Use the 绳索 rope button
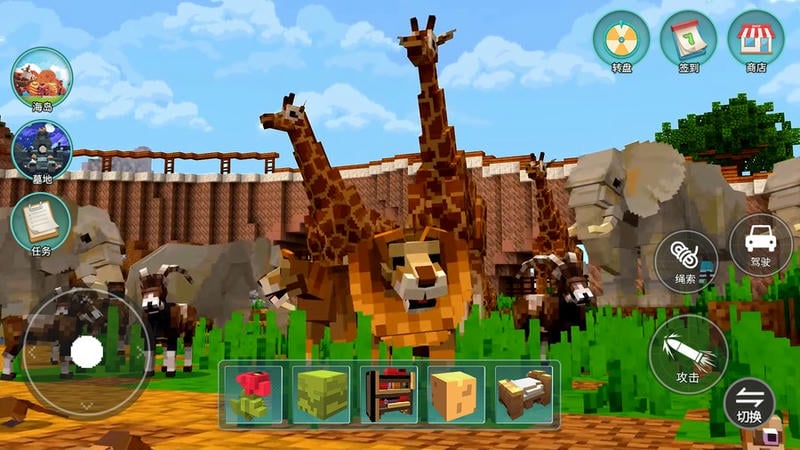 [x=684, y=262]
